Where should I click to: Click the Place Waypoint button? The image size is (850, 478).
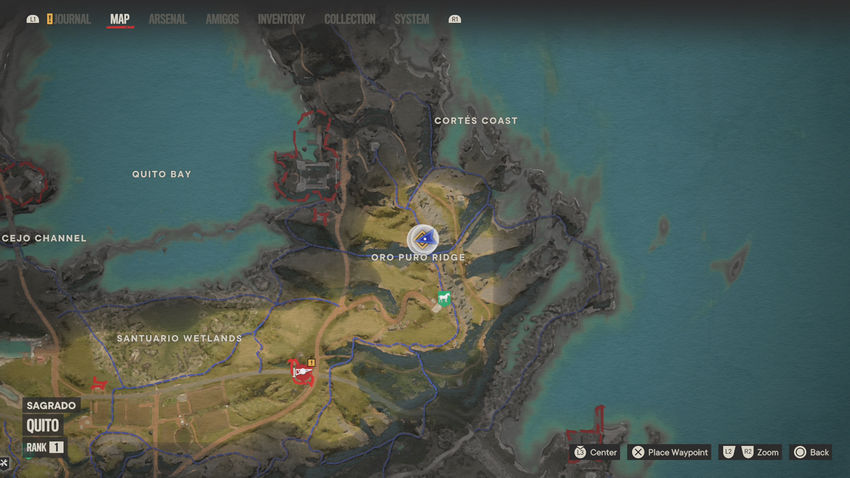(x=670, y=452)
